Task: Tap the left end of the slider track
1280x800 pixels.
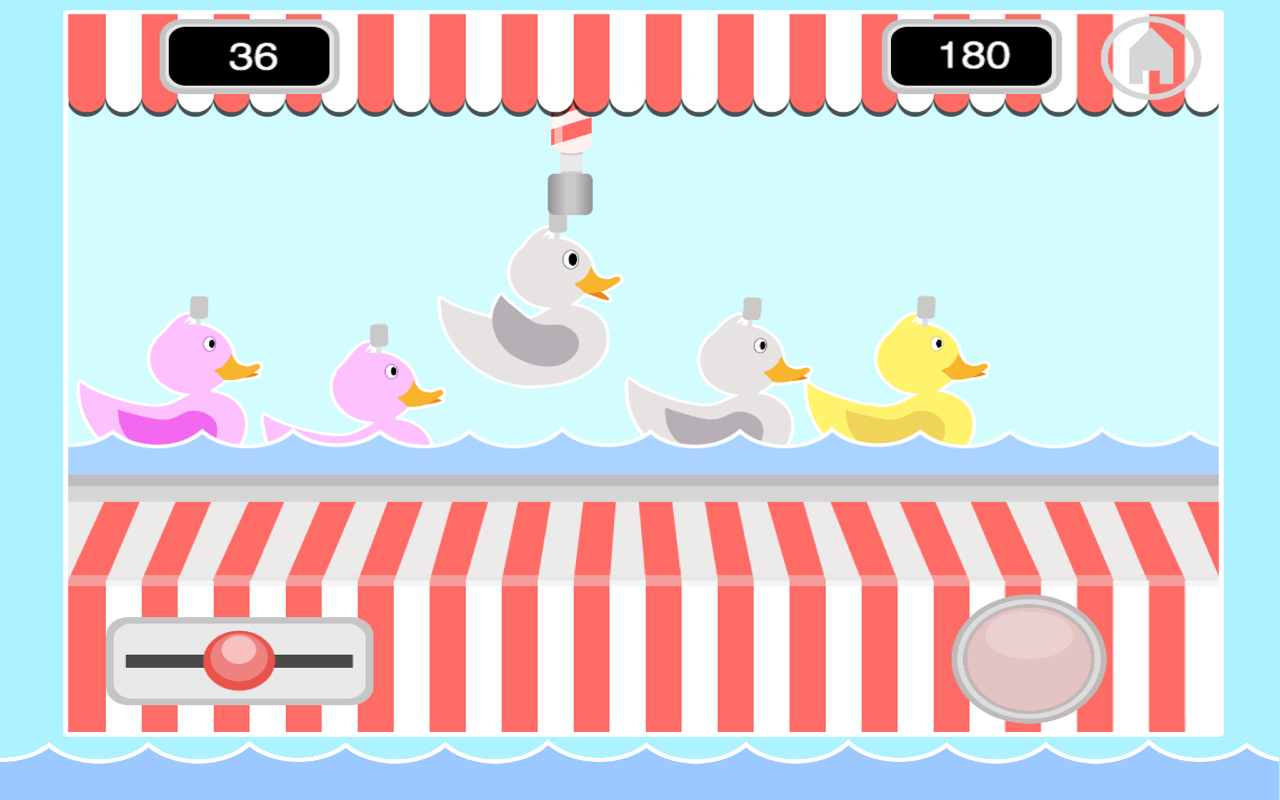Action: click(135, 660)
